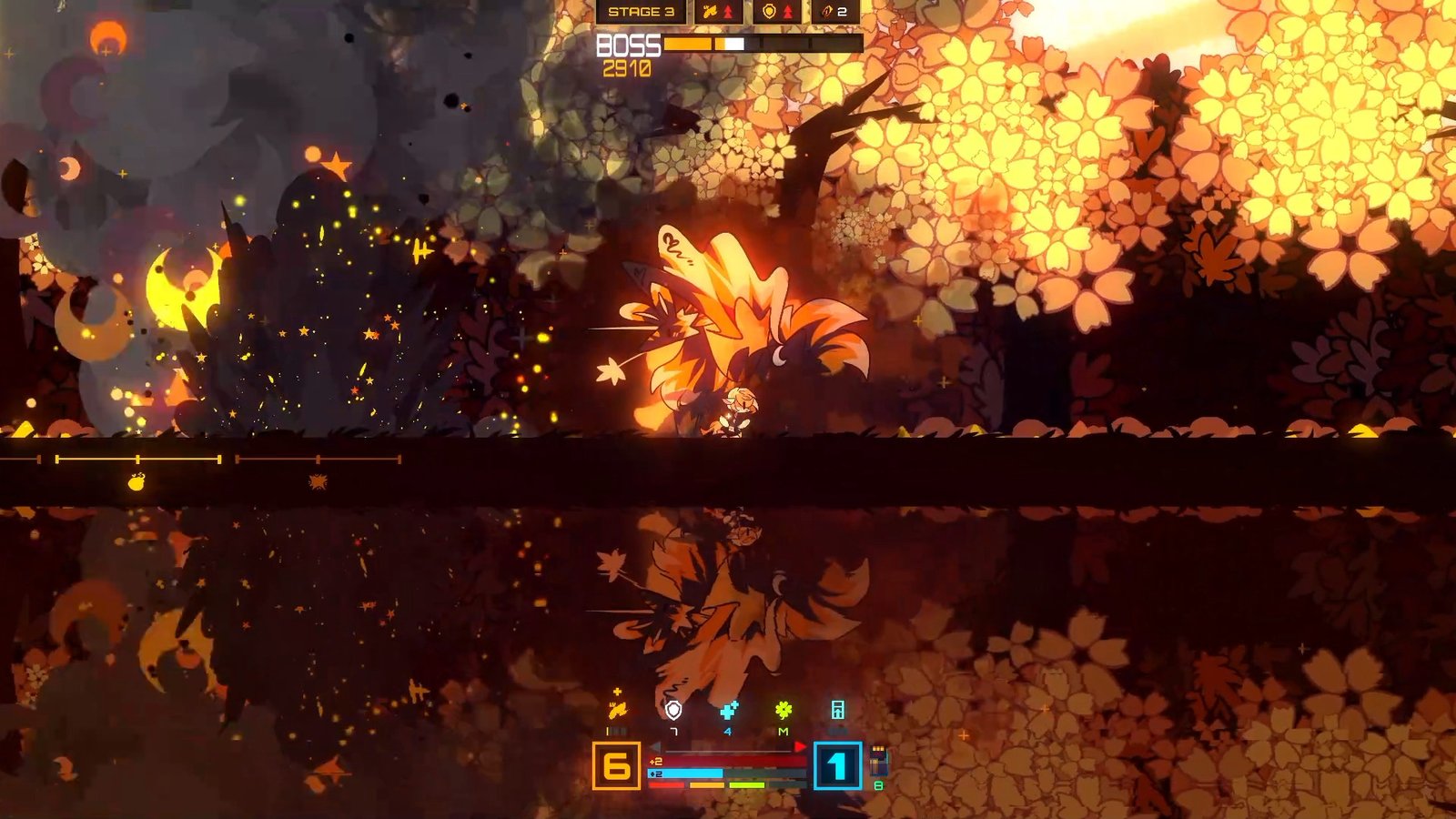Select the burst icon under the phase timeline

pos(318,481)
